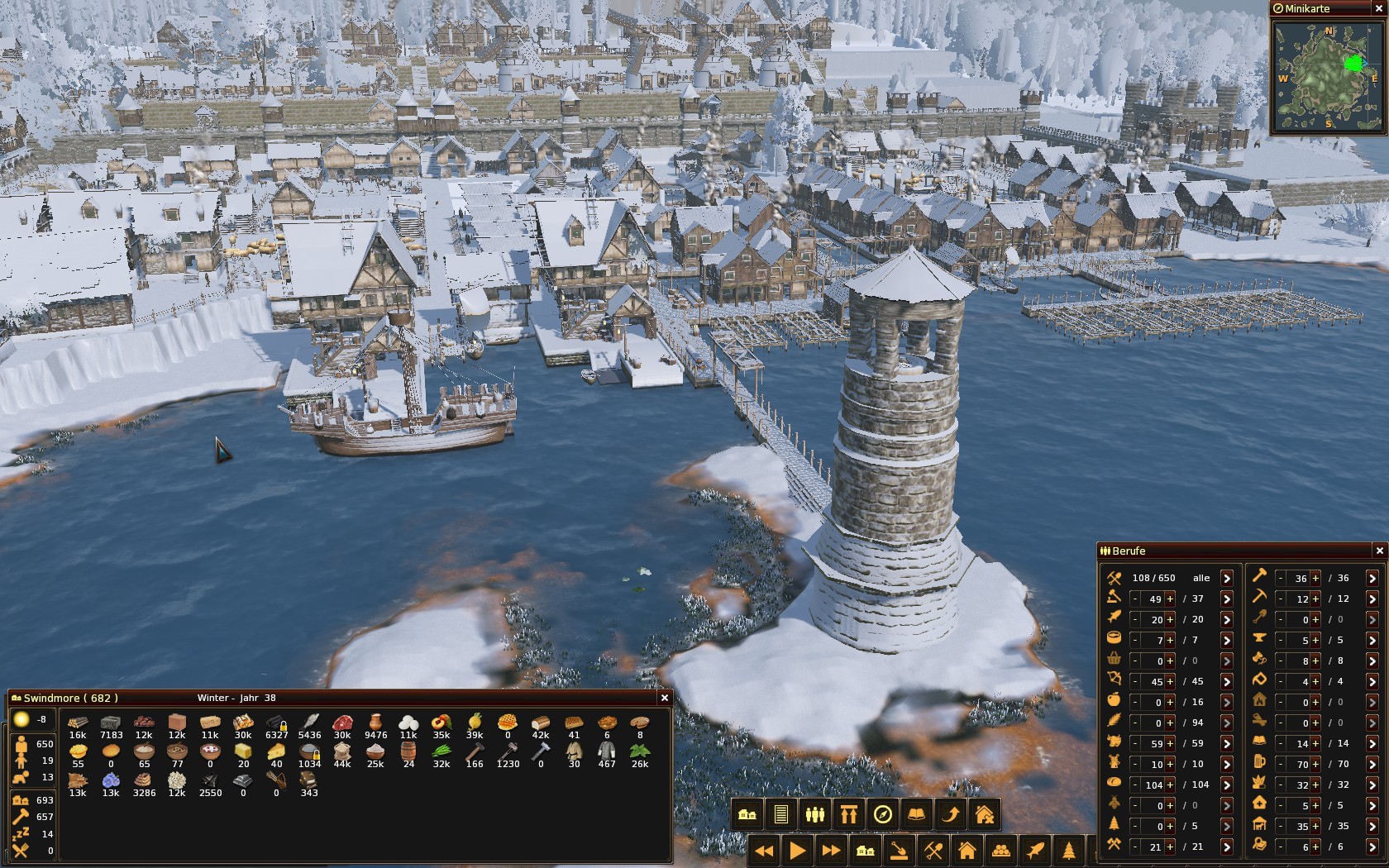Open the open-book help toolbar button
Screen dimensions: 1389x868
[x=917, y=815]
